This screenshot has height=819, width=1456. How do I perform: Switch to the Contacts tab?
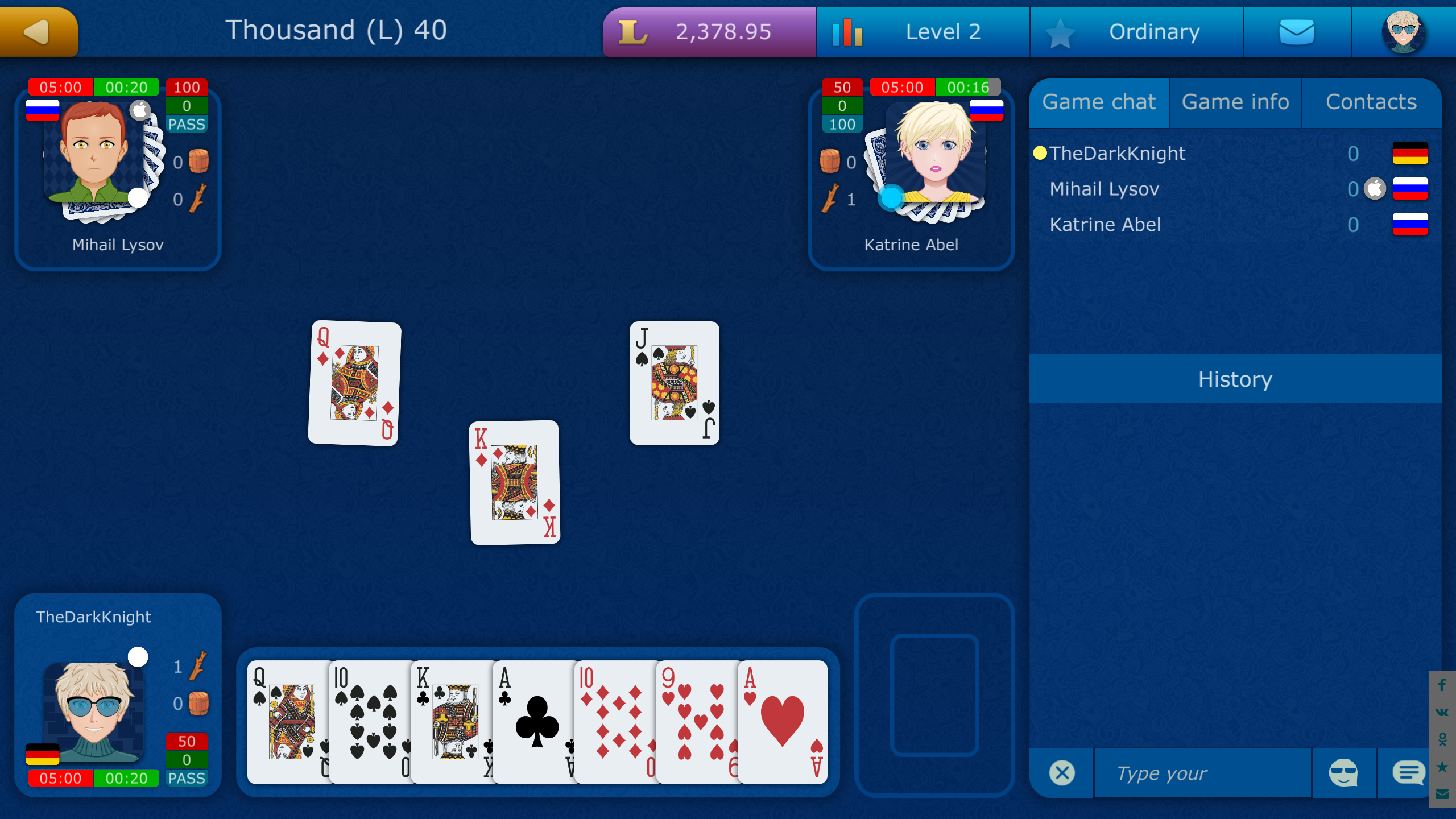point(1372,102)
